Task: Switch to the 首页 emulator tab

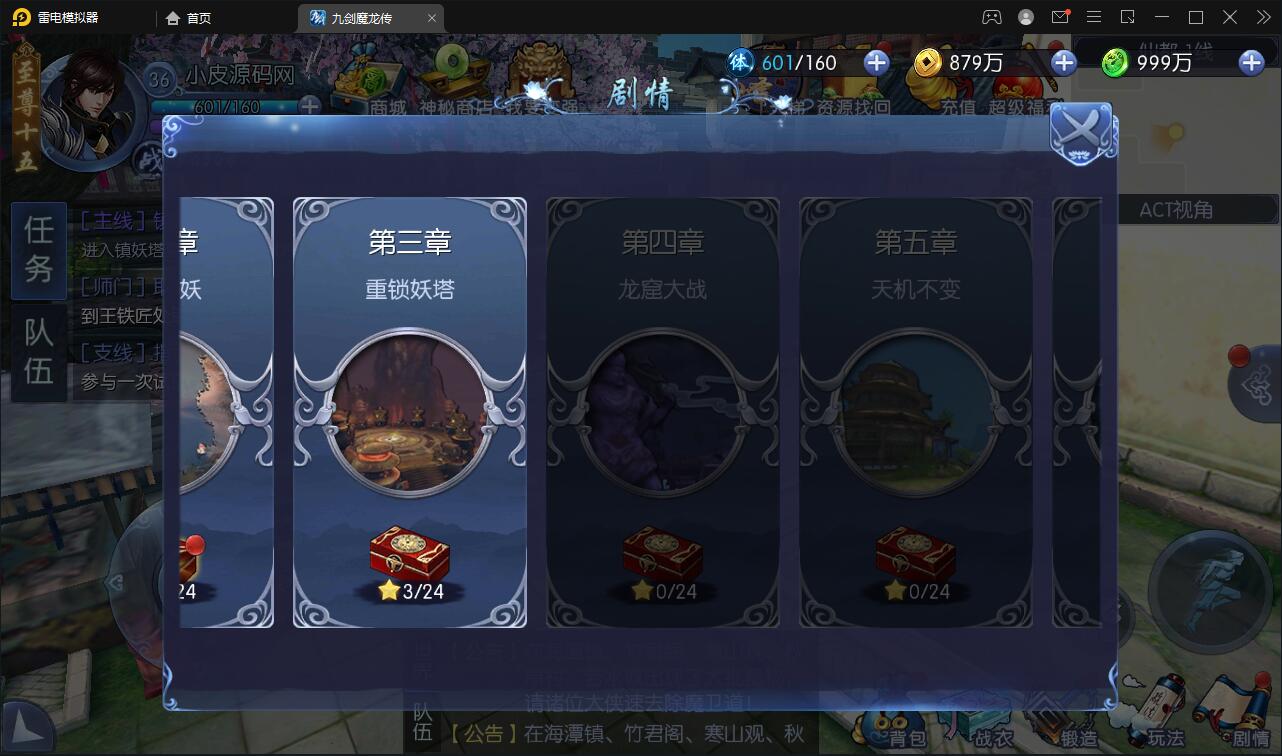Action: pyautogui.click(x=196, y=17)
